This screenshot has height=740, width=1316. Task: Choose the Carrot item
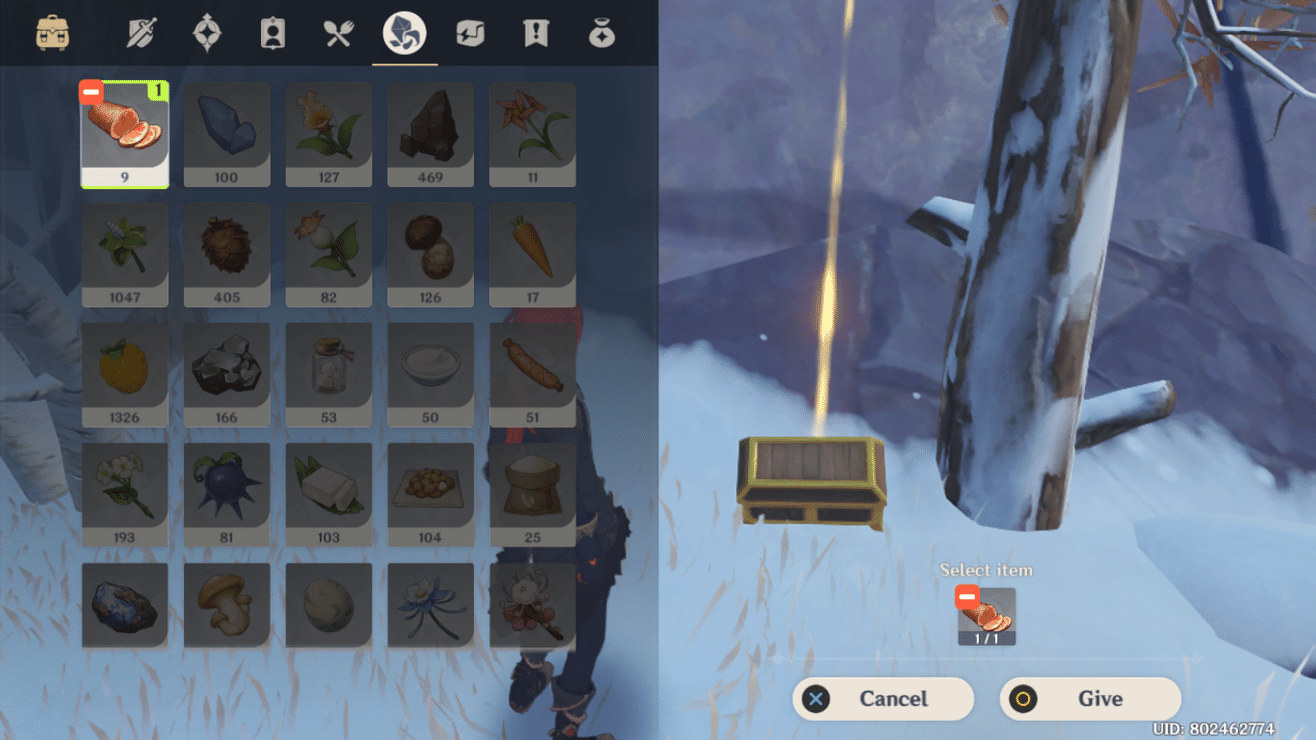point(532,253)
